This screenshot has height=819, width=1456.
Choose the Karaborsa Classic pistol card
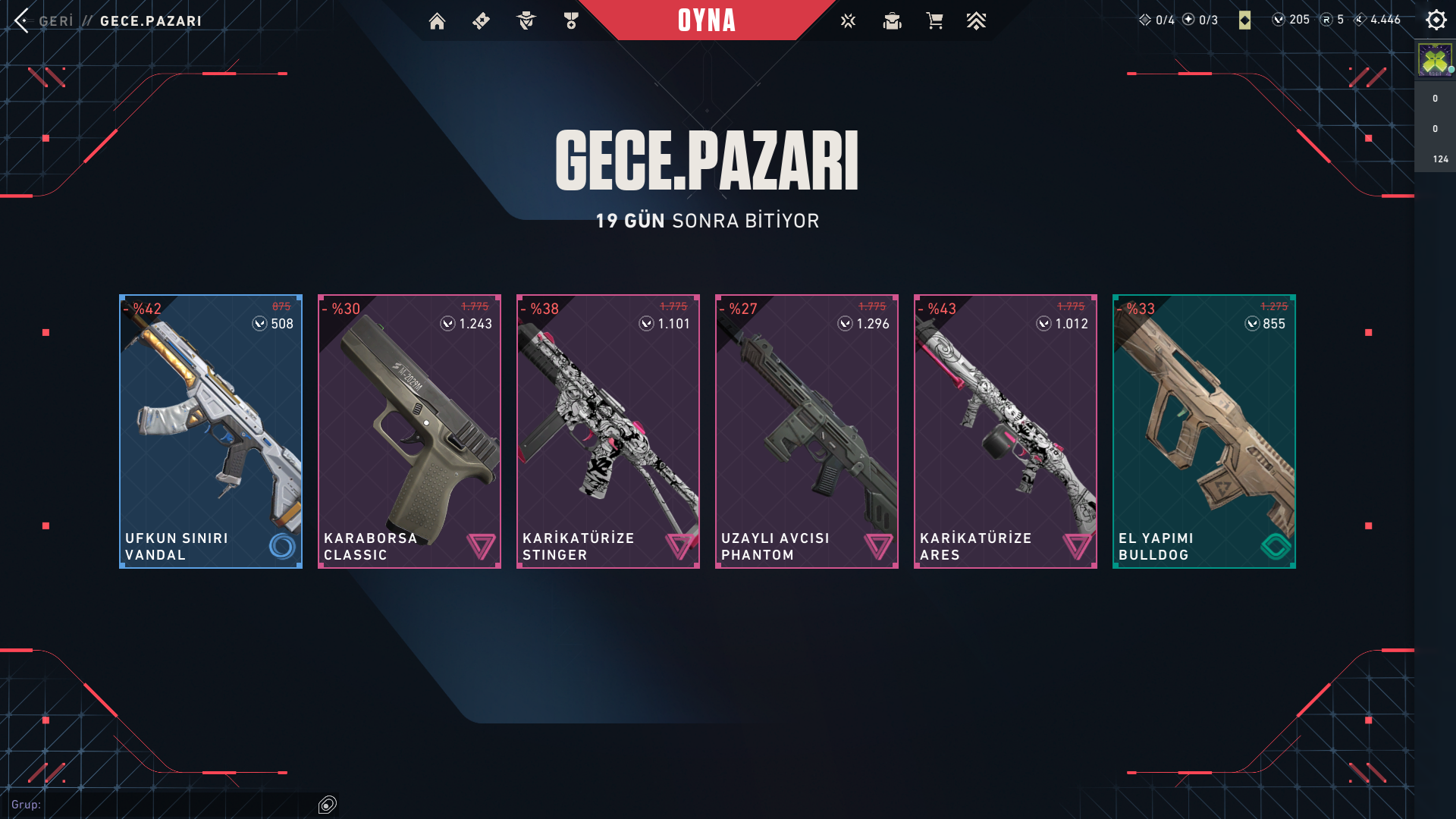pos(409,431)
